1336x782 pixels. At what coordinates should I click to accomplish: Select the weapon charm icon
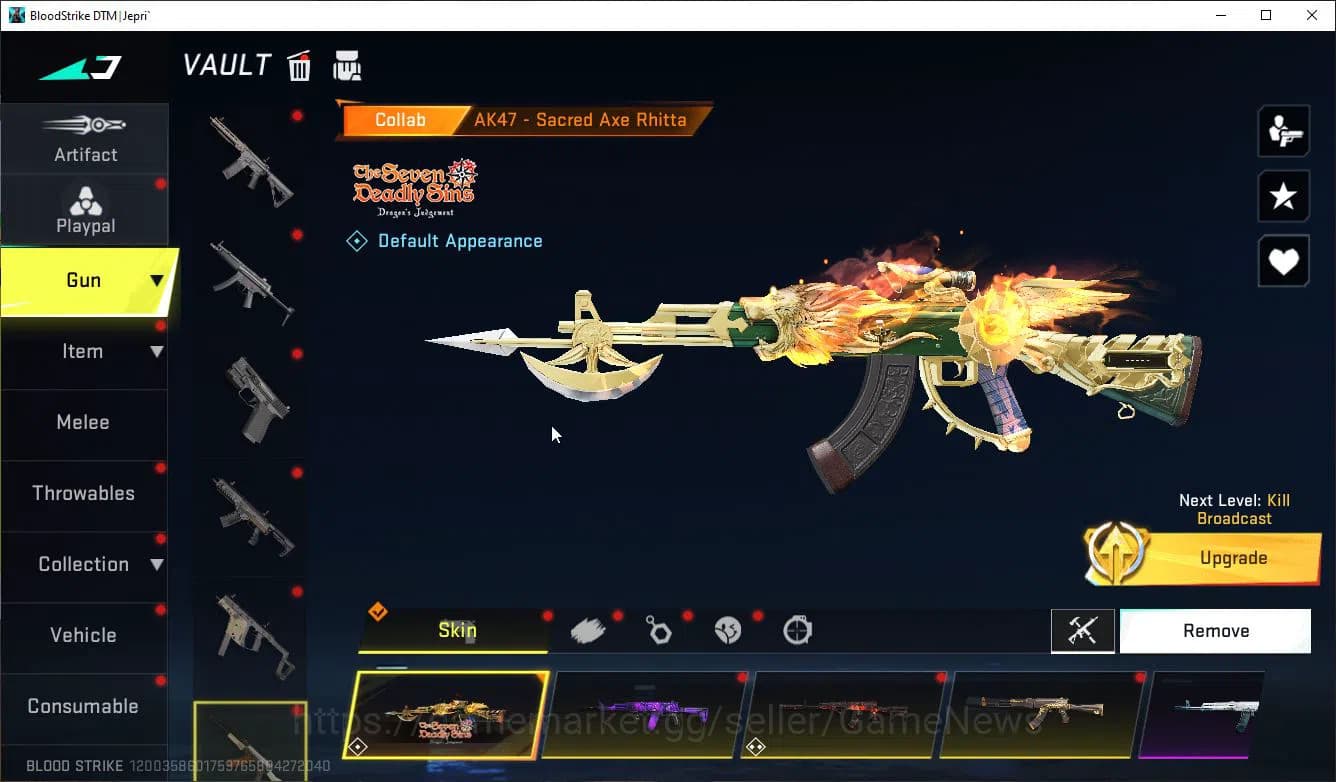tap(659, 628)
